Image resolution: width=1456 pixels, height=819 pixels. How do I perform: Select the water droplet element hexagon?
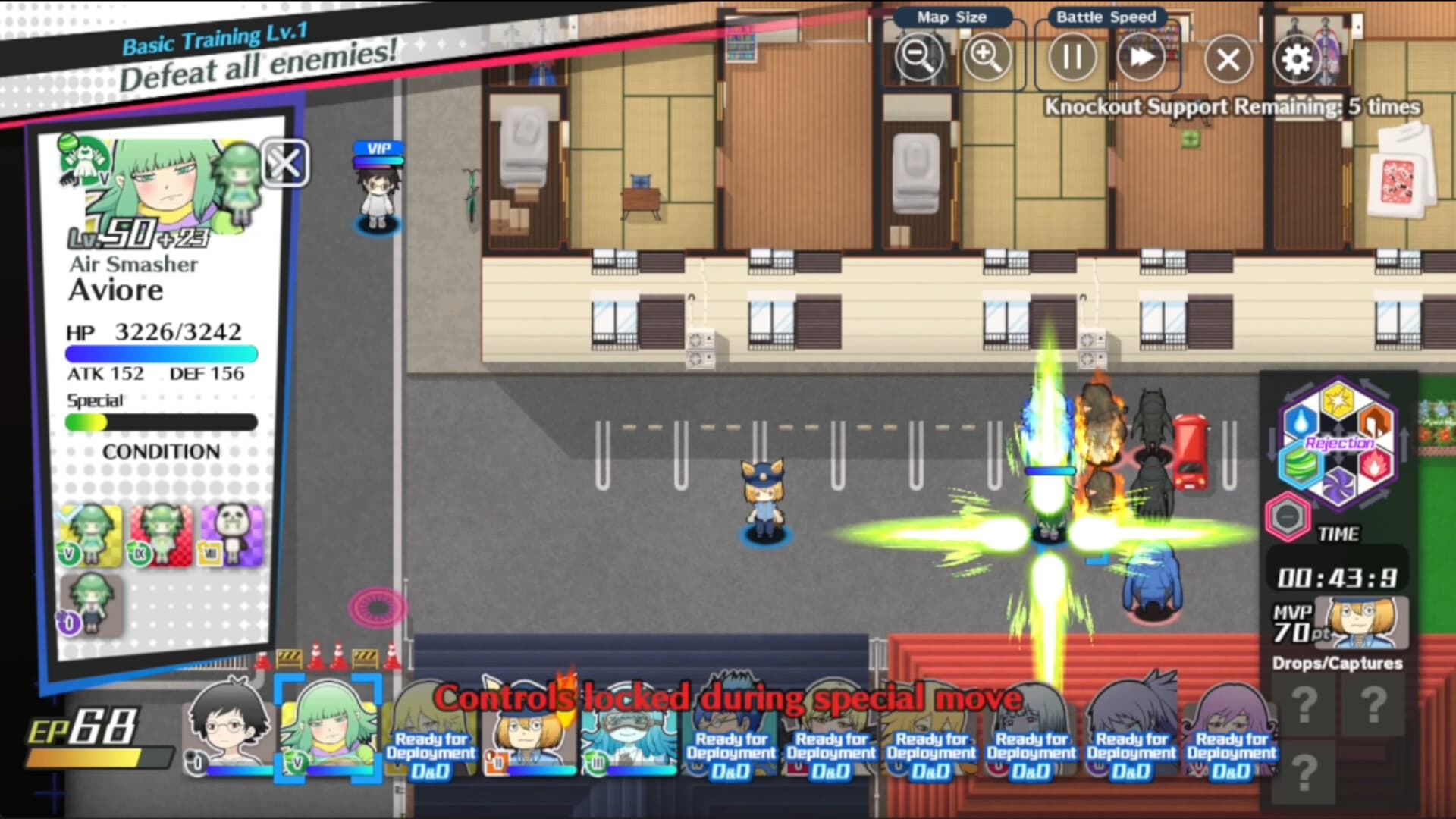pyautogui.click(x=1300, y=422)
